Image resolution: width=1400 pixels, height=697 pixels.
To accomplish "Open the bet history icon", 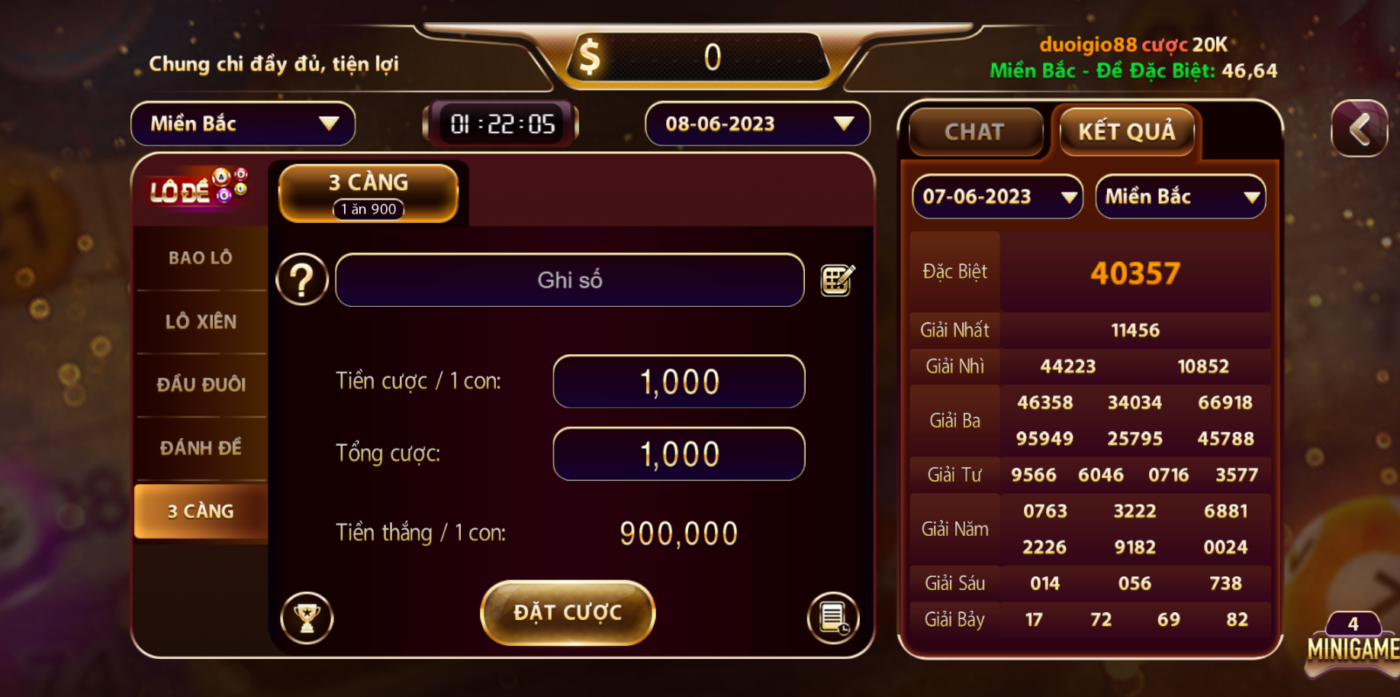I will point(833,618).
